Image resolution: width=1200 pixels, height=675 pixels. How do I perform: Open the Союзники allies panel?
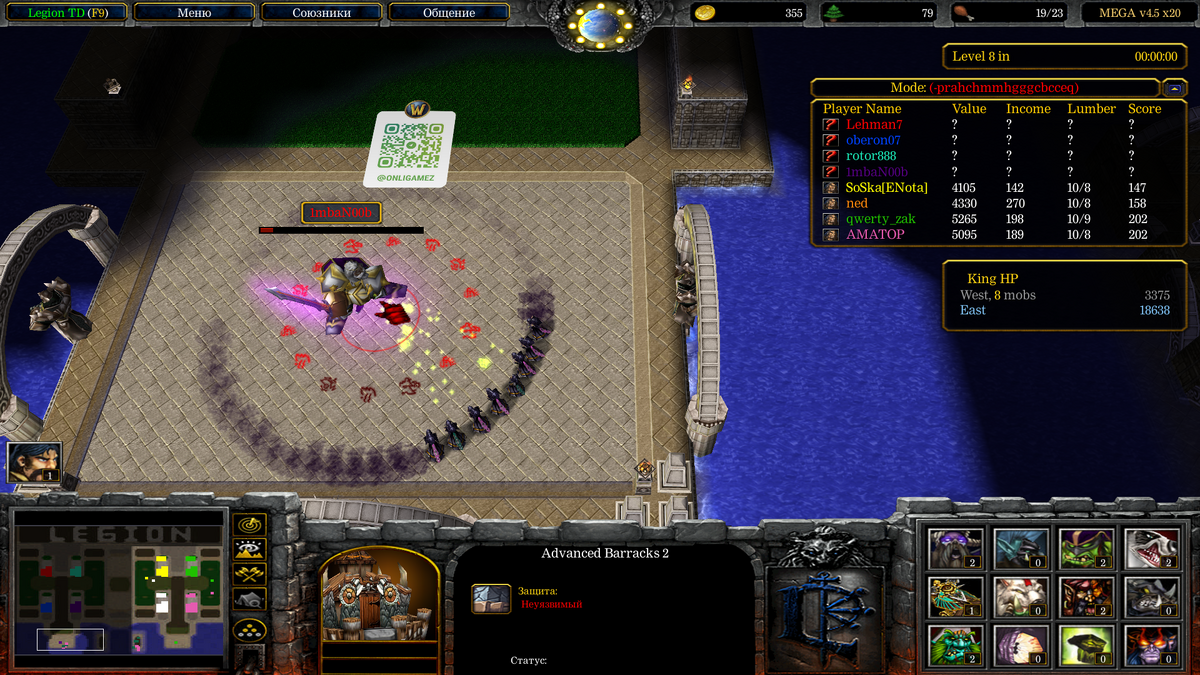coord(321,13)
